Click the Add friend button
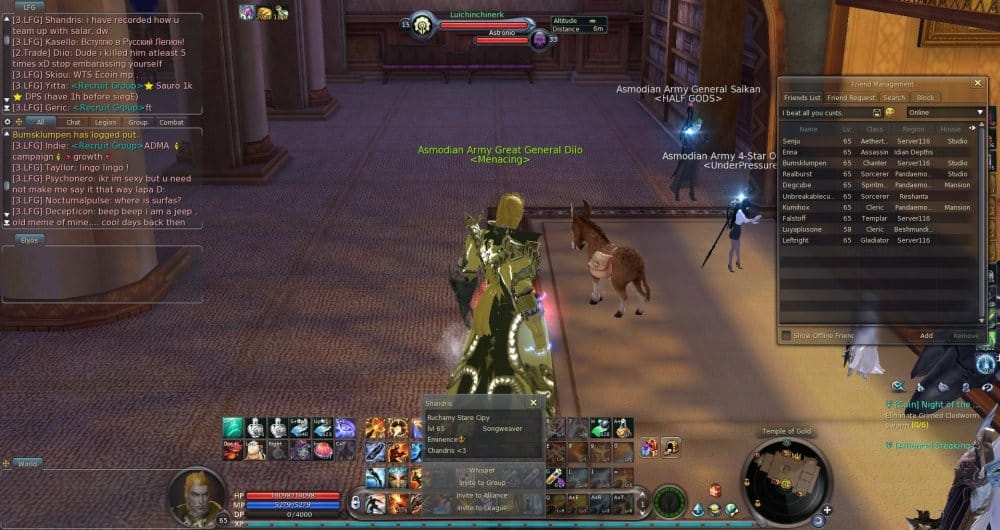Viewport: 1000px width, 530px height. click(926, 336)
